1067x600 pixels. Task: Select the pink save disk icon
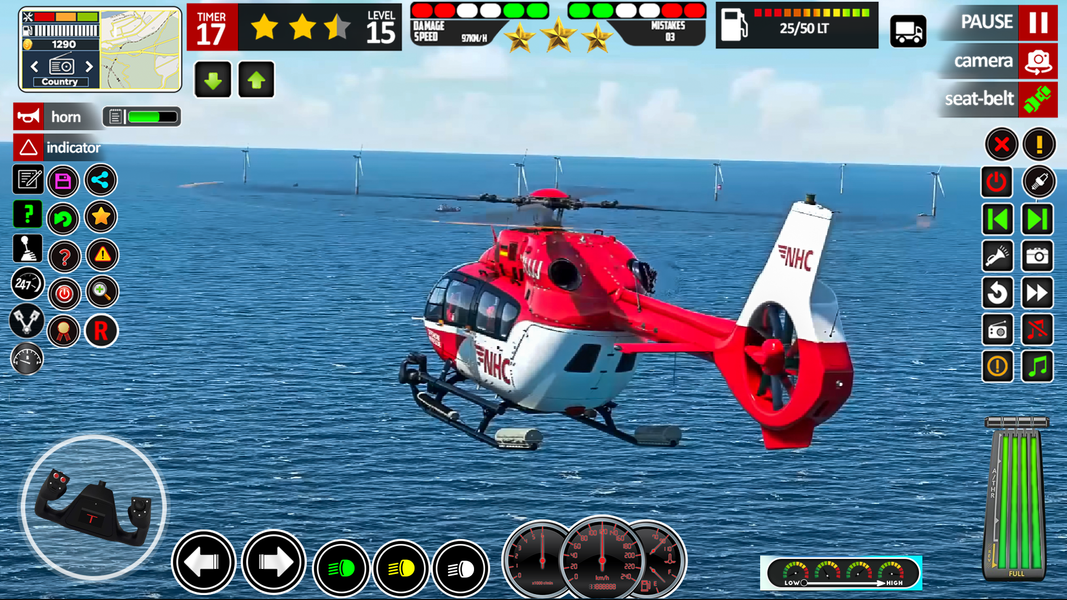point(63,181)
